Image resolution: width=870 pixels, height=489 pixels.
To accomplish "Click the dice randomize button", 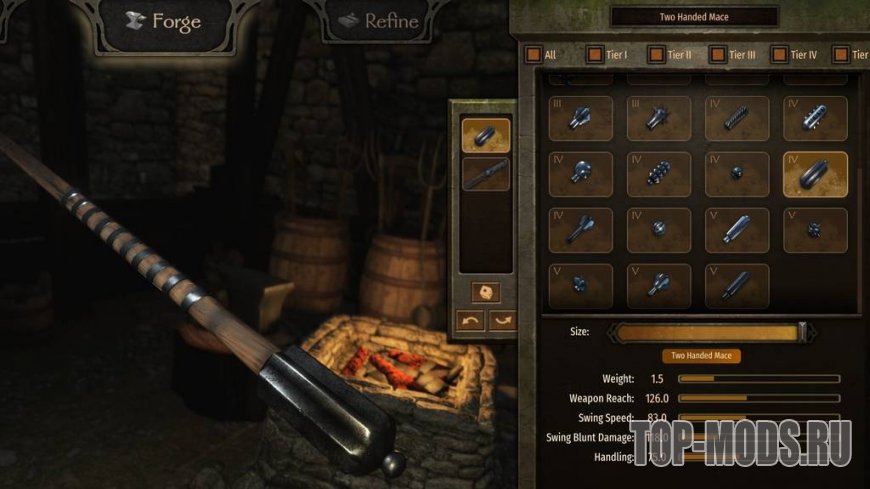I will 486,293.
